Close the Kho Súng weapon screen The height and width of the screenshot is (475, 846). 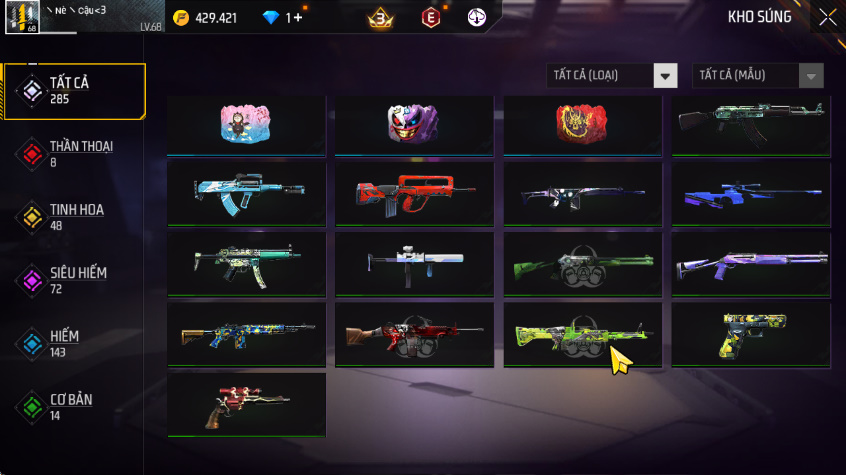point(827,17)
